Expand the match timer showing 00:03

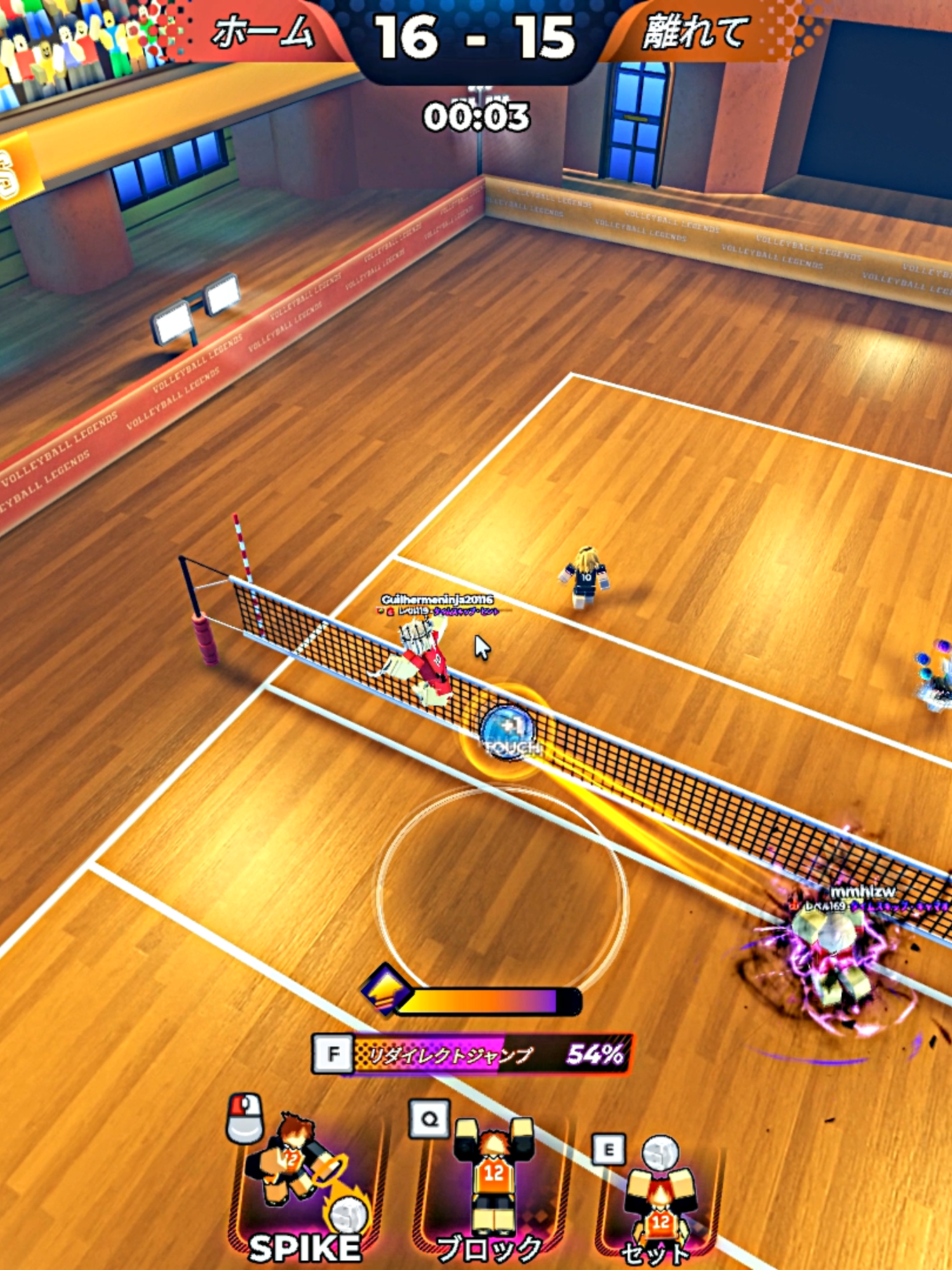click(476, 114)
